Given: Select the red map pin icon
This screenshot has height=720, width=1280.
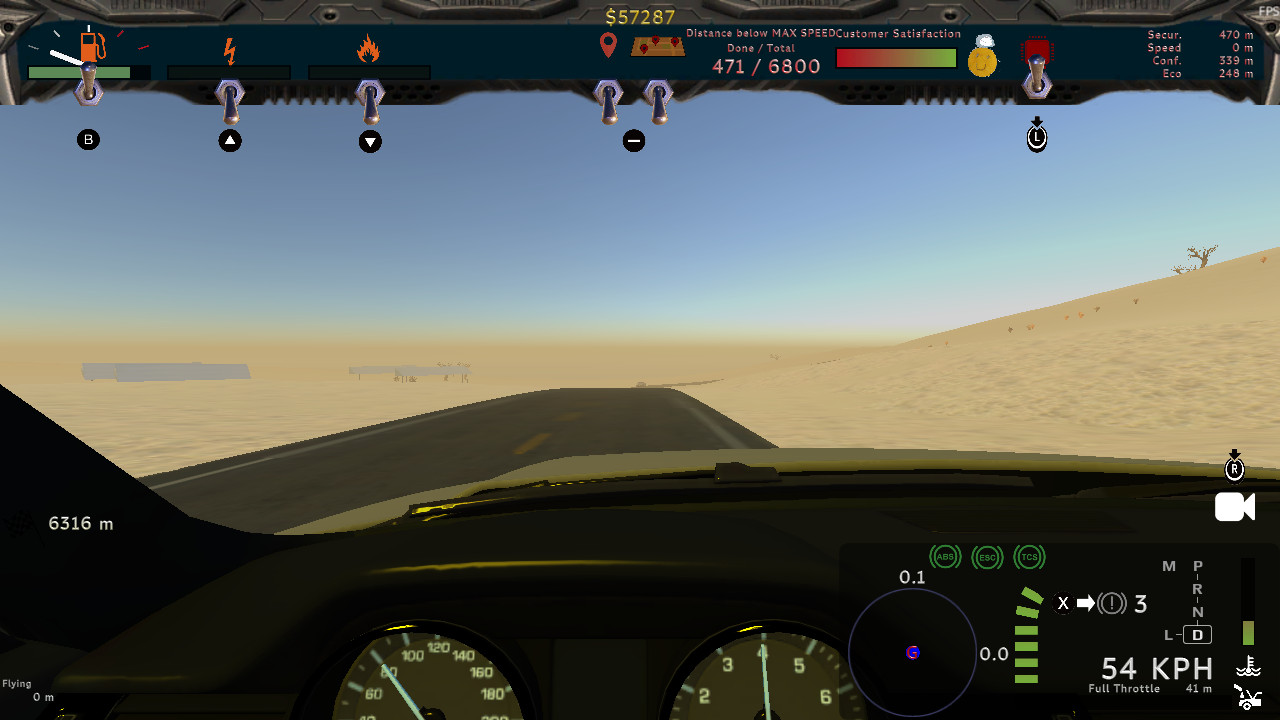Looking at the screenshot, I should pos(607,45).
